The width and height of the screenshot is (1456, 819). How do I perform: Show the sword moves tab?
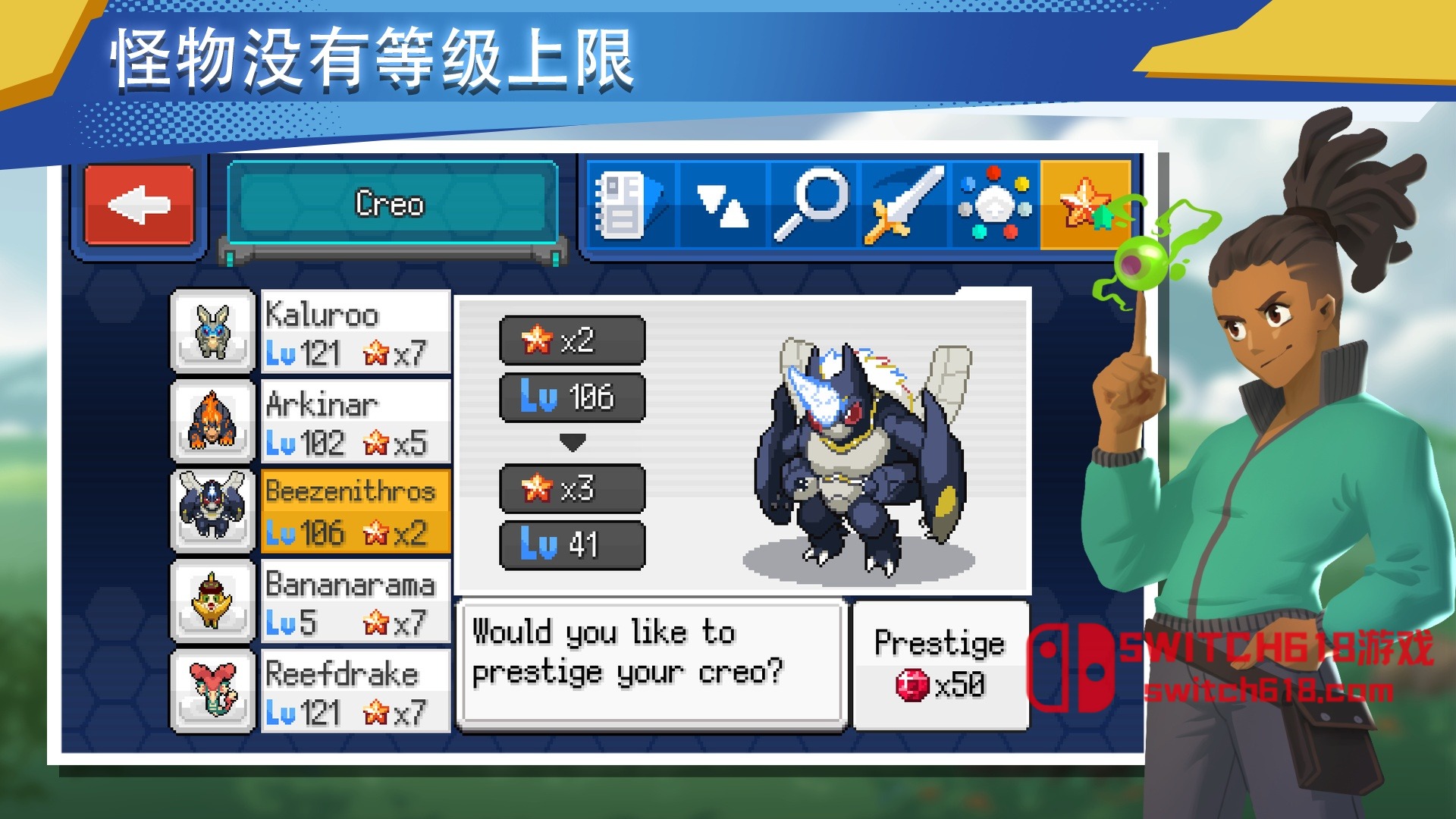(904, 205)
